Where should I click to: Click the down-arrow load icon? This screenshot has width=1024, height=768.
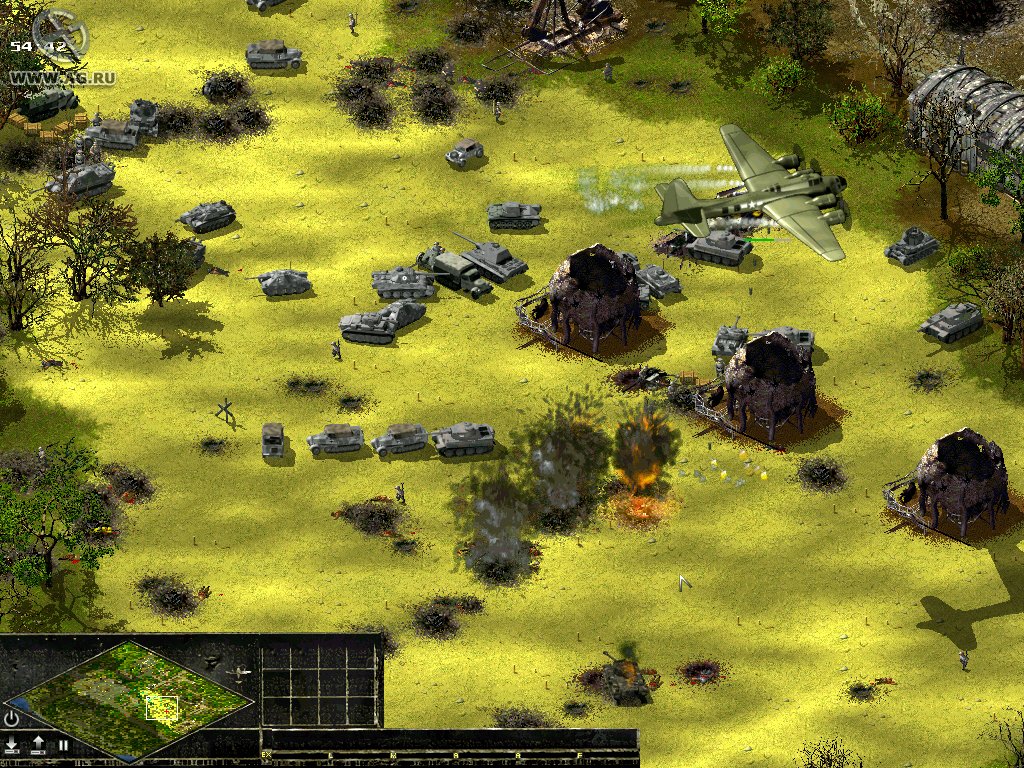(12, 744)
